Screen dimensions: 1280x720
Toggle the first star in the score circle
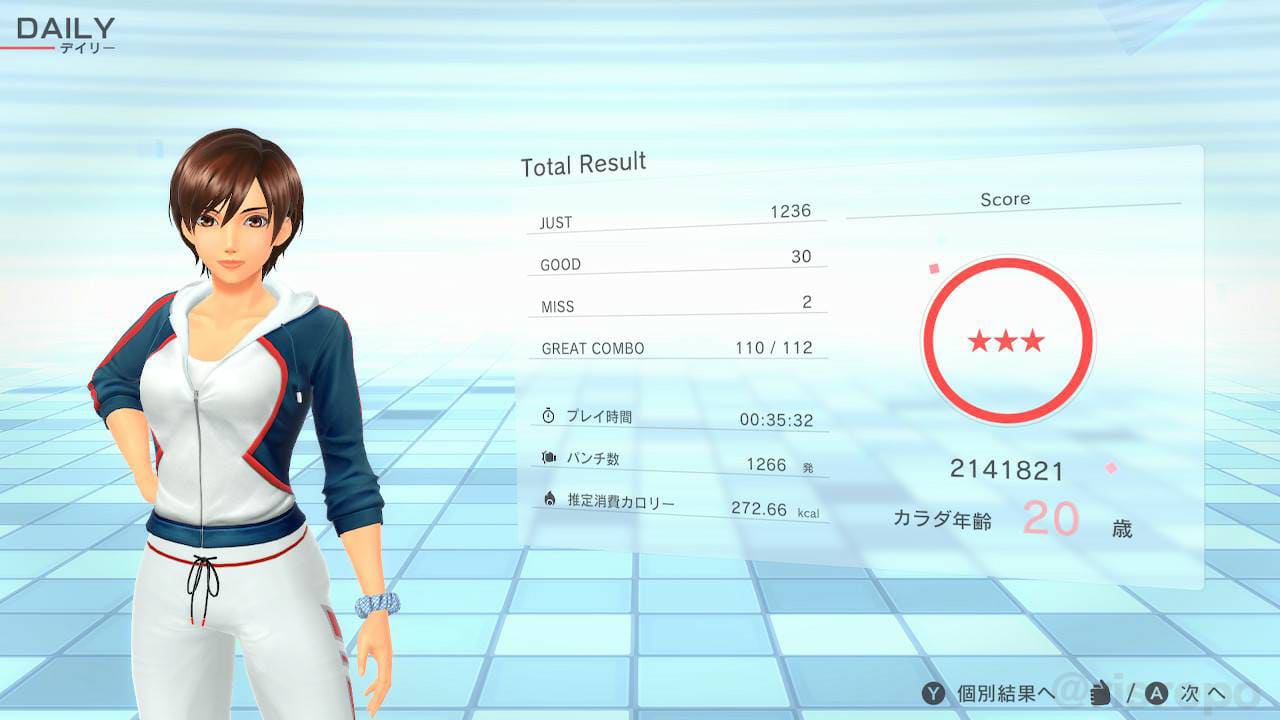980,341
